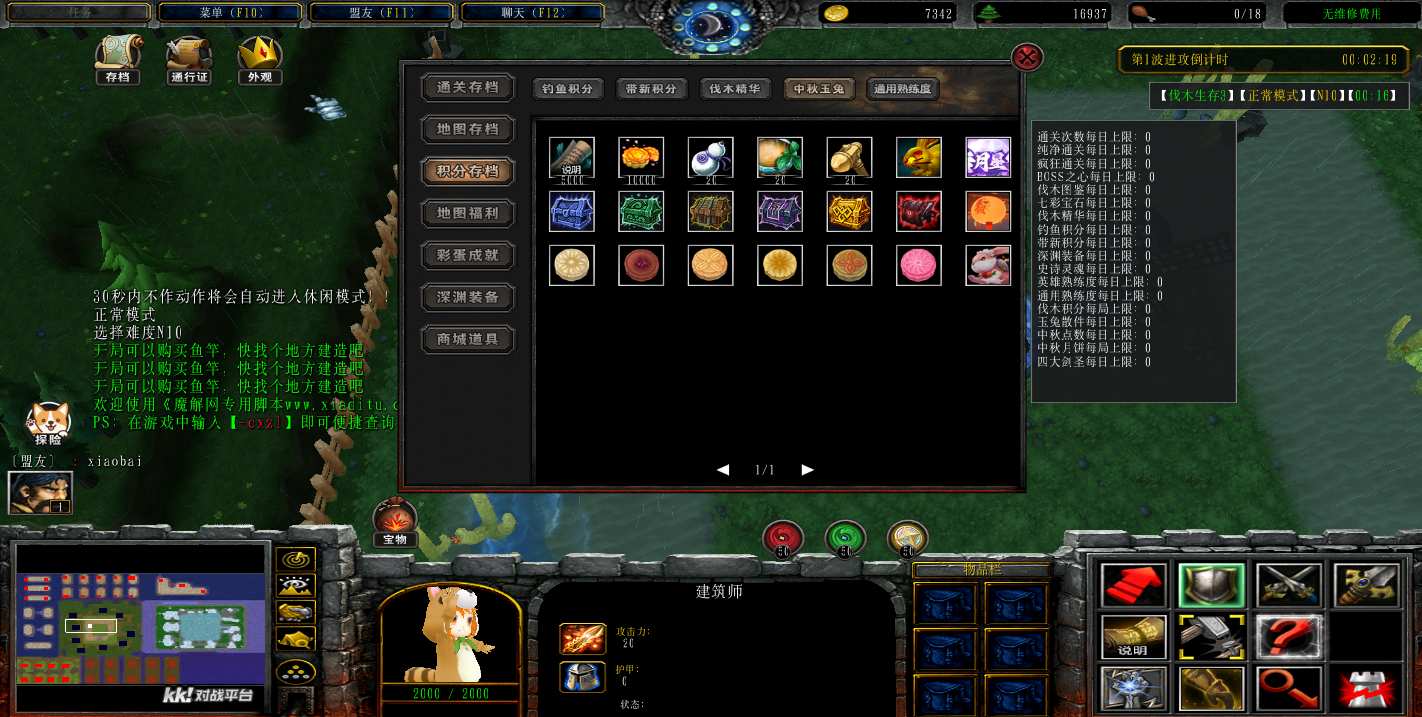Close the save panel with the red X
The height and width of the screenshot is (717, 1422).
pos(1027,56)
